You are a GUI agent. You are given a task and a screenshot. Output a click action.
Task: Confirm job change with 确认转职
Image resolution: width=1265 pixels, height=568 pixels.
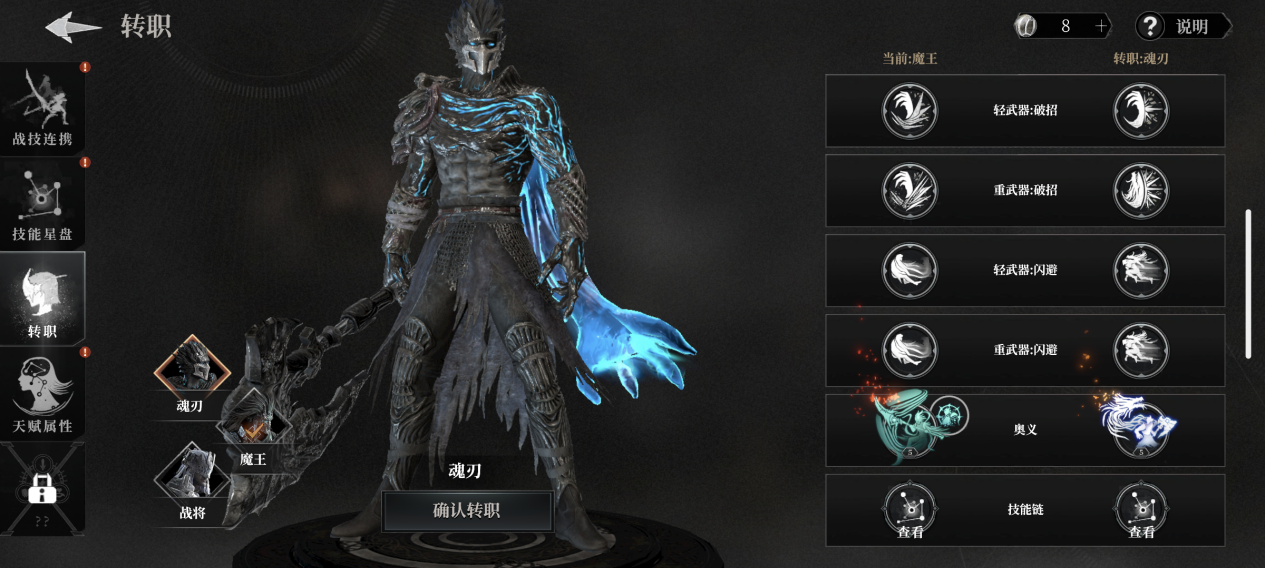[467, 511]
